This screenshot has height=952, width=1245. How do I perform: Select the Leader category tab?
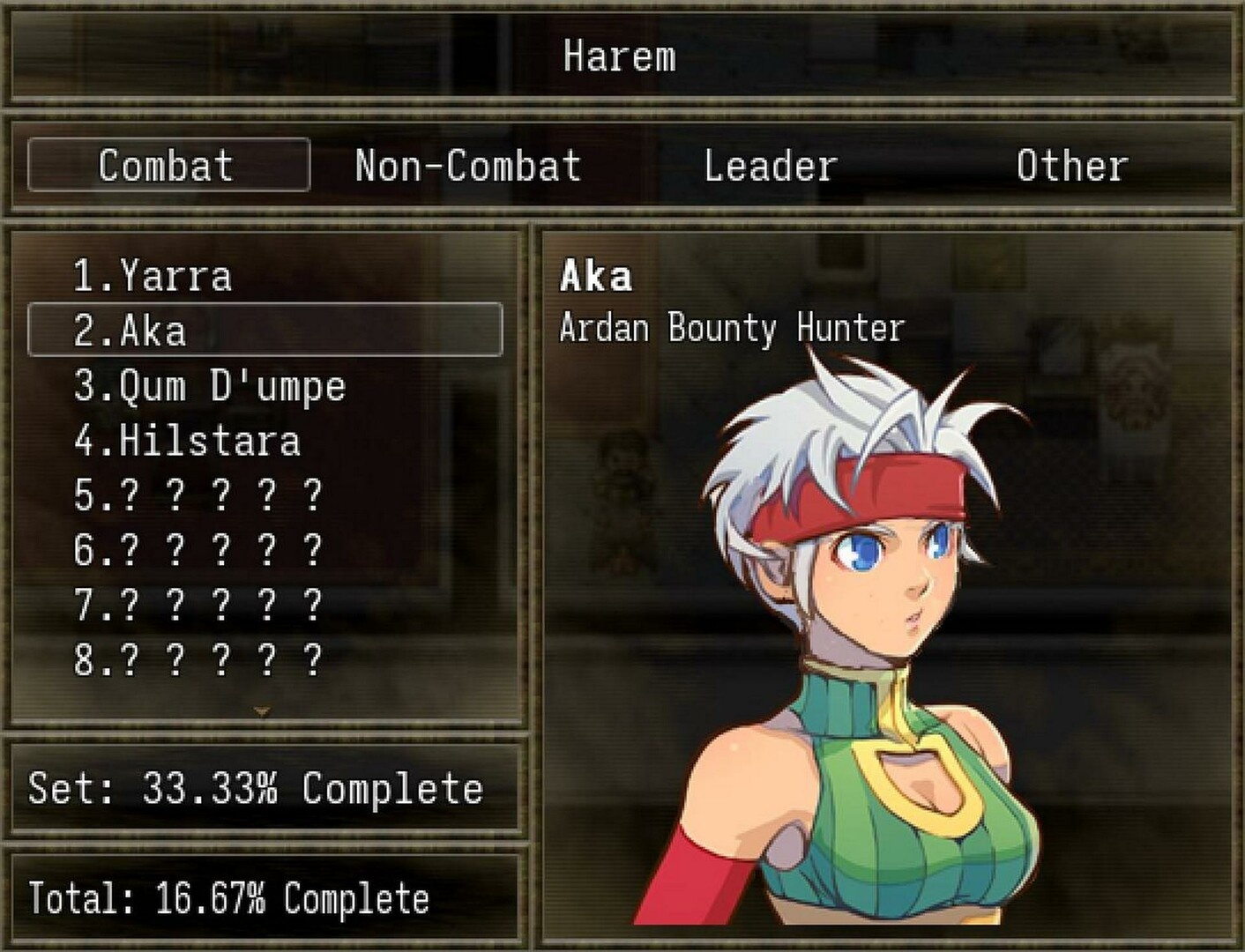tap(770, 165)
